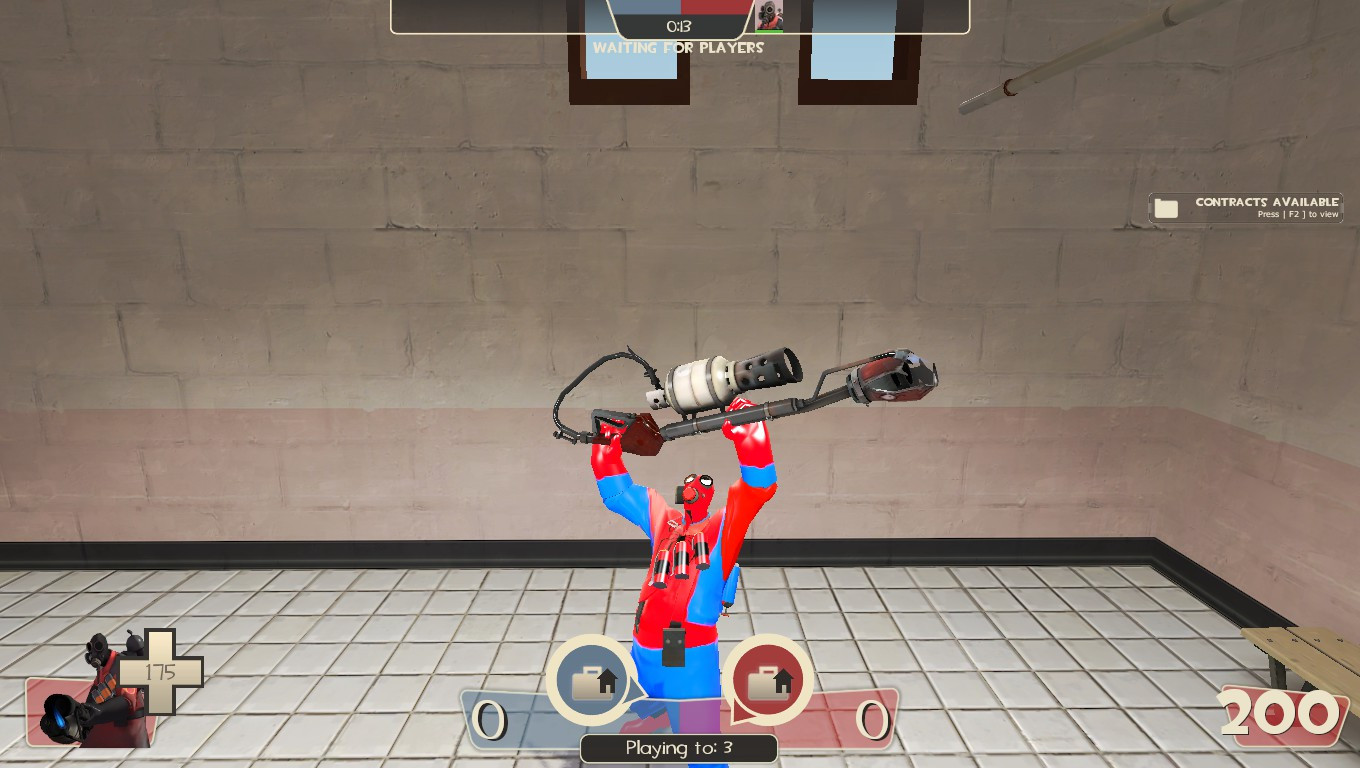
Task: Click the WAITING FOR PLAYERS banner
Action: [679, 47]
